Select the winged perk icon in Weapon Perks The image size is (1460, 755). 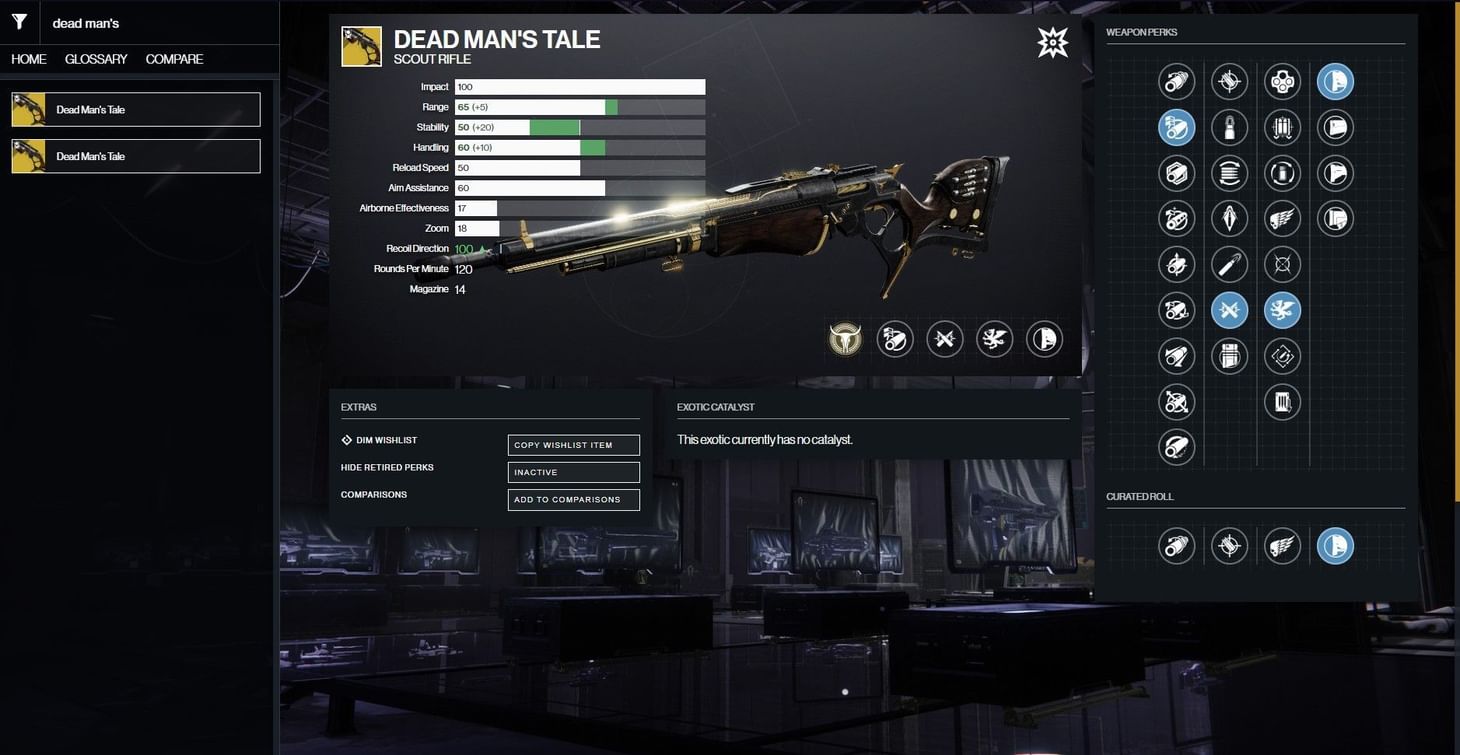pyautogui.click(x=1283, y=218)
